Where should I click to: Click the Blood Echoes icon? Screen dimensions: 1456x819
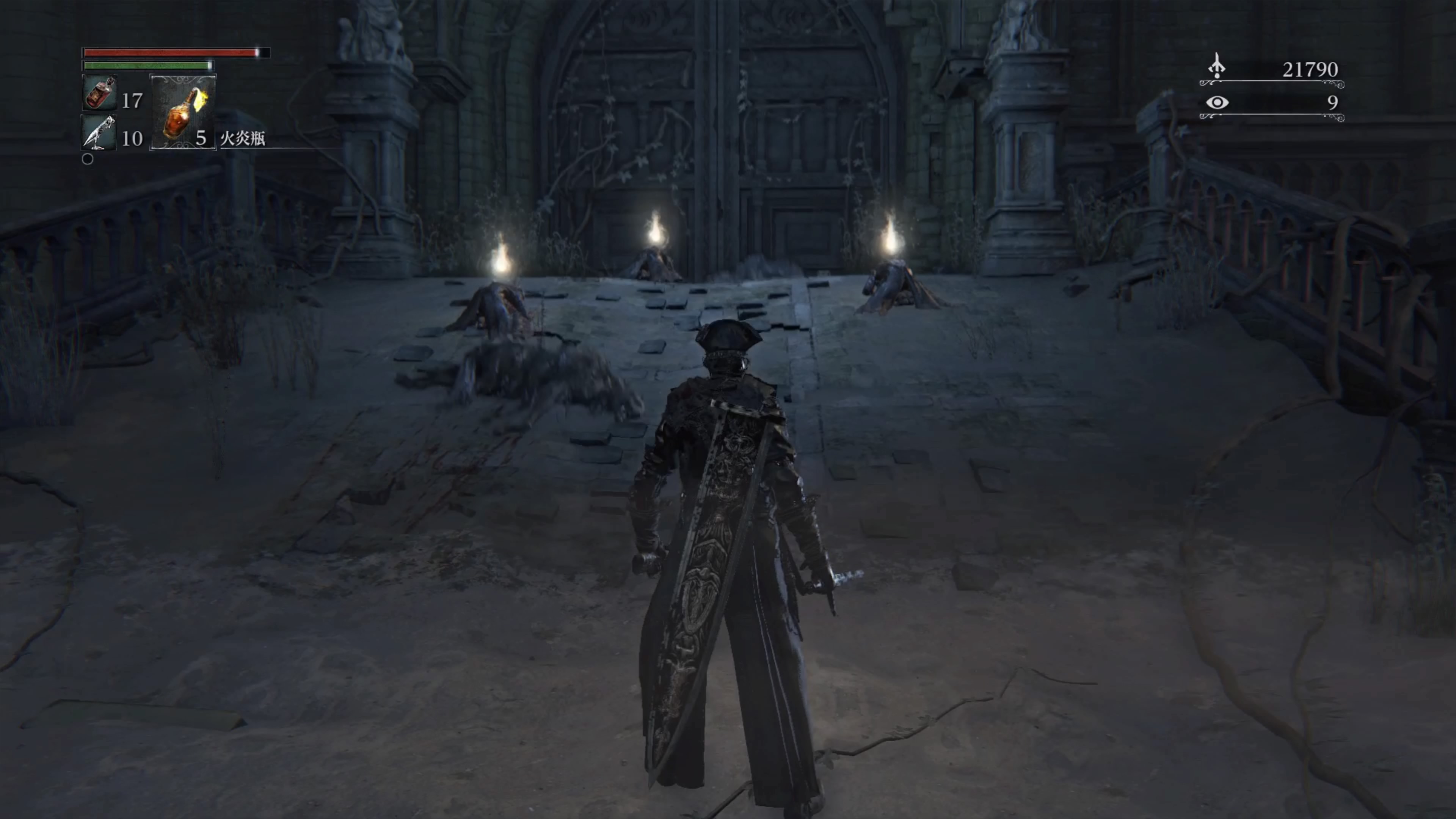click(1216, 67)
